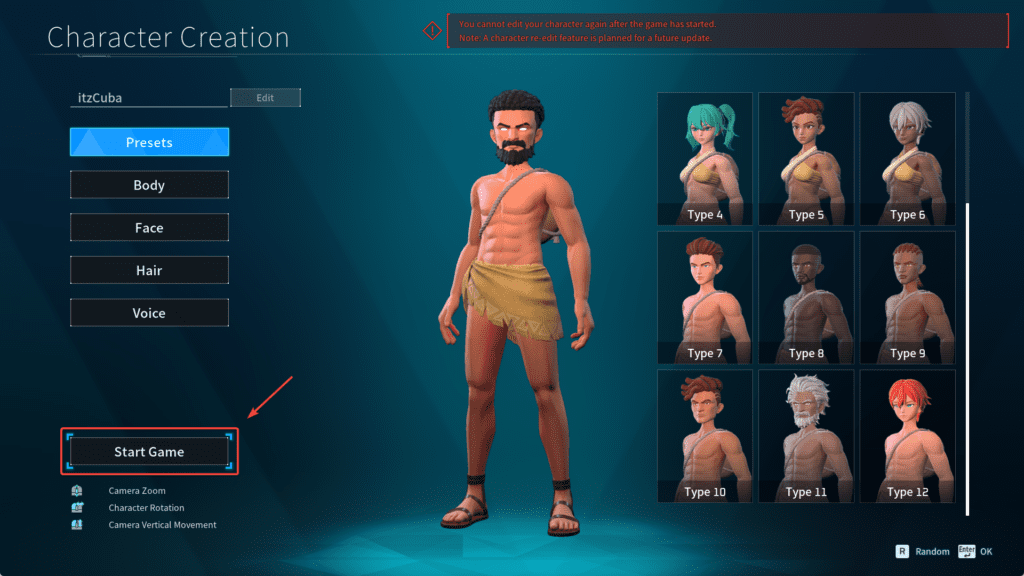
Task: Click the preset list scrollbar
Action: coord(967,358)
